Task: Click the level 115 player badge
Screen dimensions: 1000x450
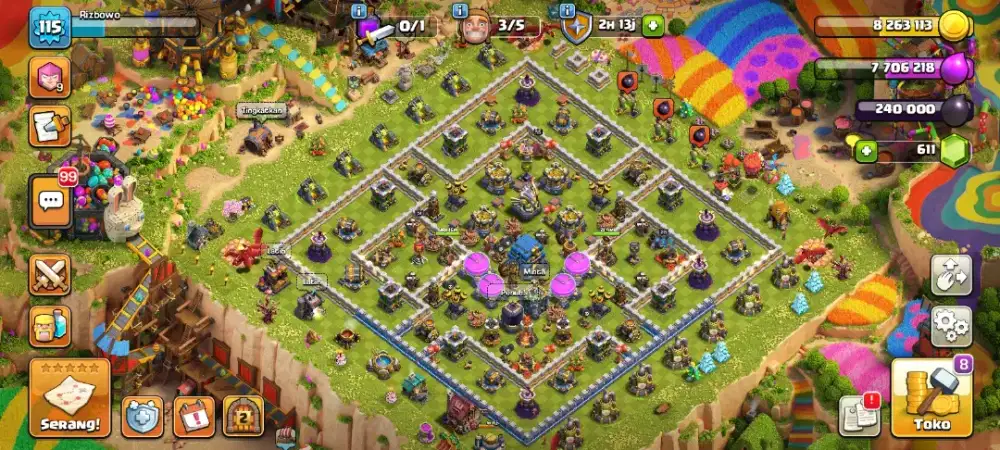Action: pos(48,27)
